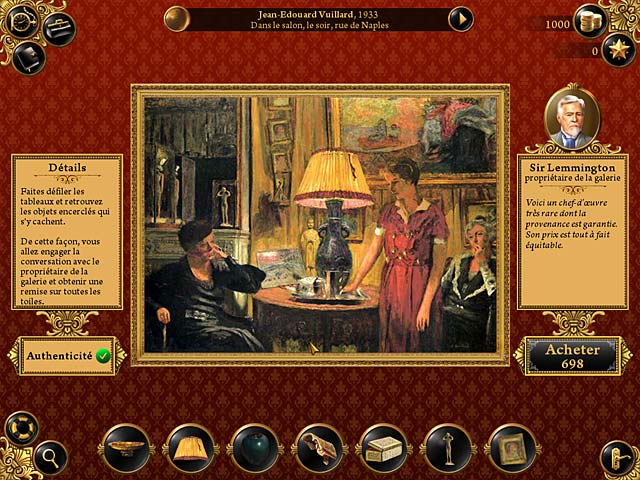Choose the framed picture object slot

point(512,448)
